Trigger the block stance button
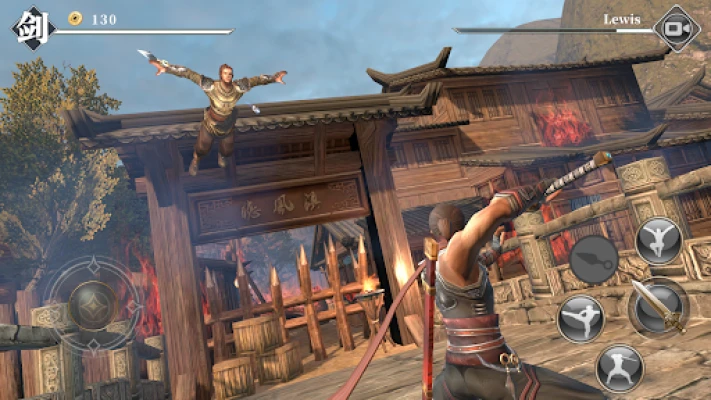The height and width of the screenshot is (400, 711). [619, 367]
